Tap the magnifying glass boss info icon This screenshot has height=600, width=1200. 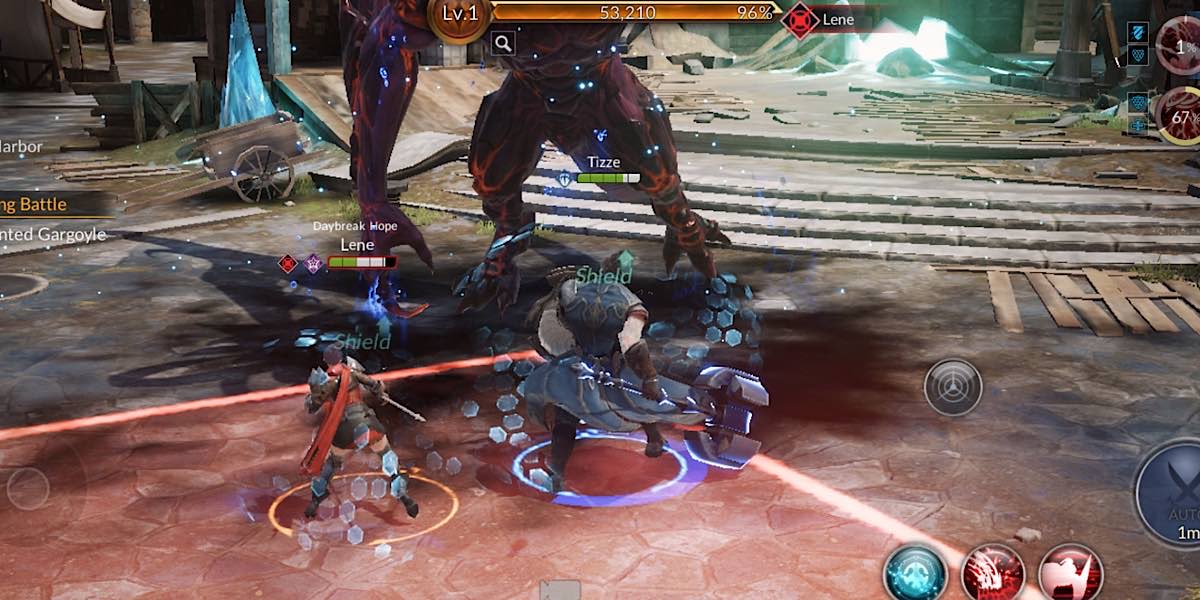tap(503, 42)
